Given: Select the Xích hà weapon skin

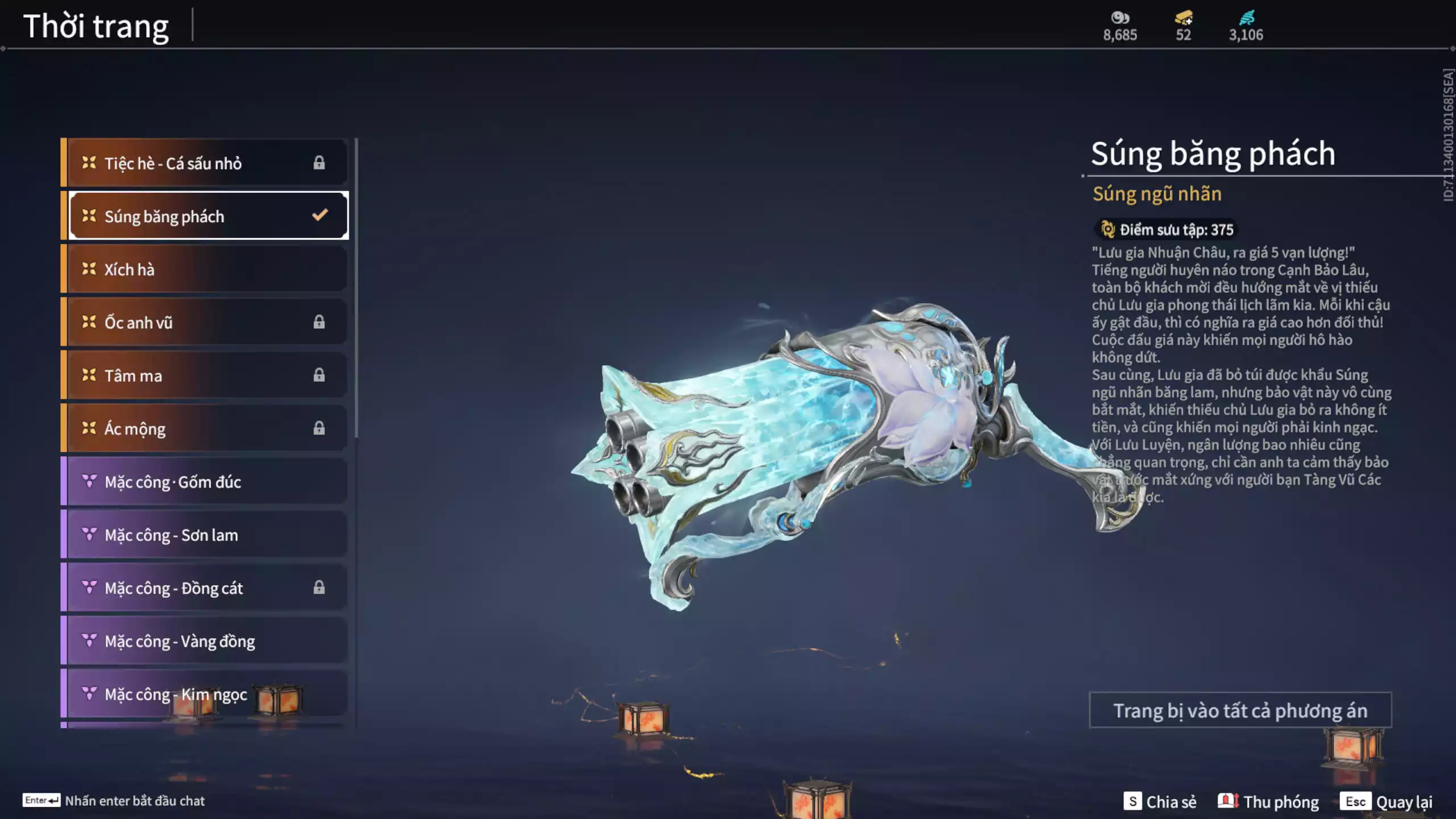Looking at the screenshot, I should coord(205,269).
